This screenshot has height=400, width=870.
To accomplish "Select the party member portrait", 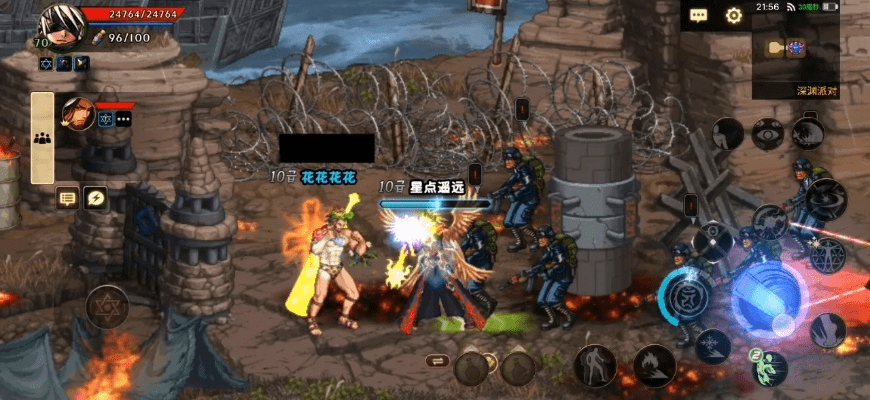I will click(77, 114).
